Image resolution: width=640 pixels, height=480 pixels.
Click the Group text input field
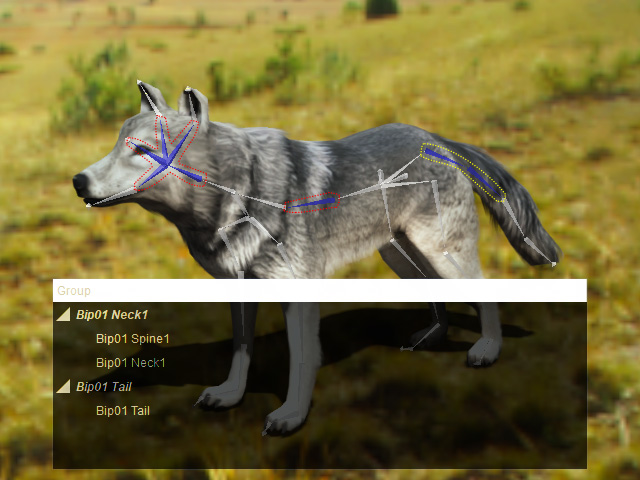319,291
